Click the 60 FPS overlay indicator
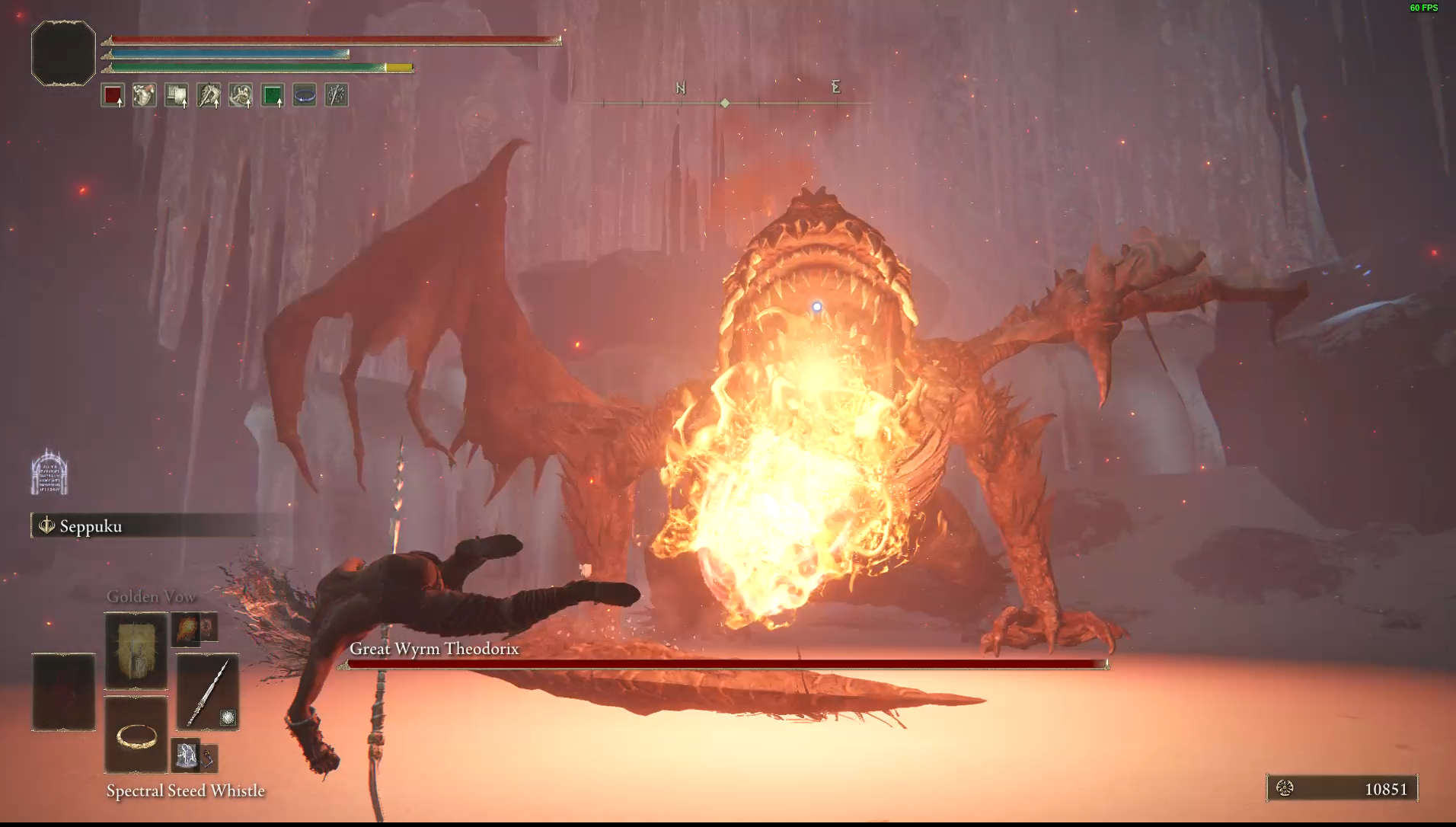Viewport: 1456px width, 827px height. pyautogui.click(x=1425, y=9)
